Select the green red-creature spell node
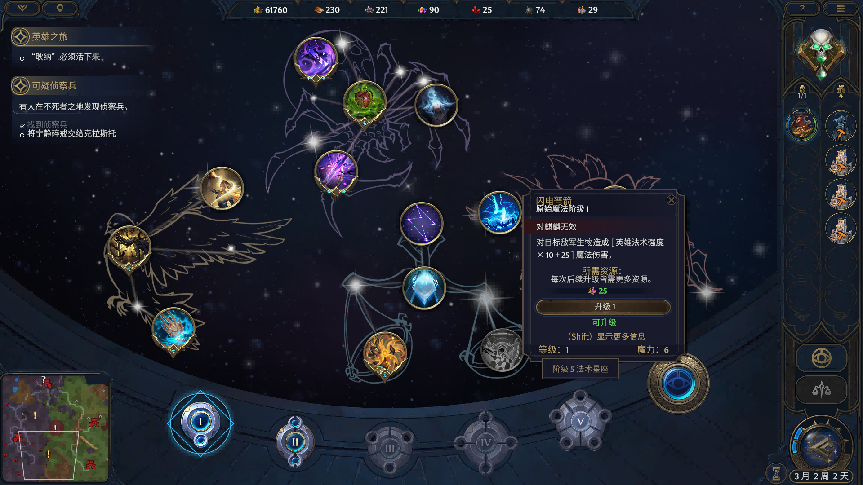The width and height of the screenshot is (863, 485). point(365,100)
